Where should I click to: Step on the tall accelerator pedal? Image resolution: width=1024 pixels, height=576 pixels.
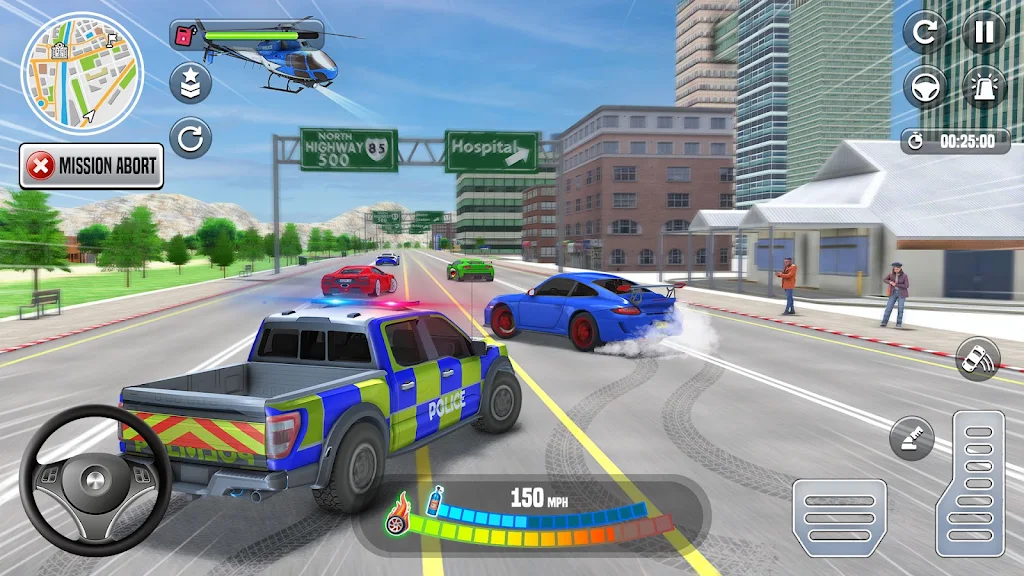coord(969,483)
